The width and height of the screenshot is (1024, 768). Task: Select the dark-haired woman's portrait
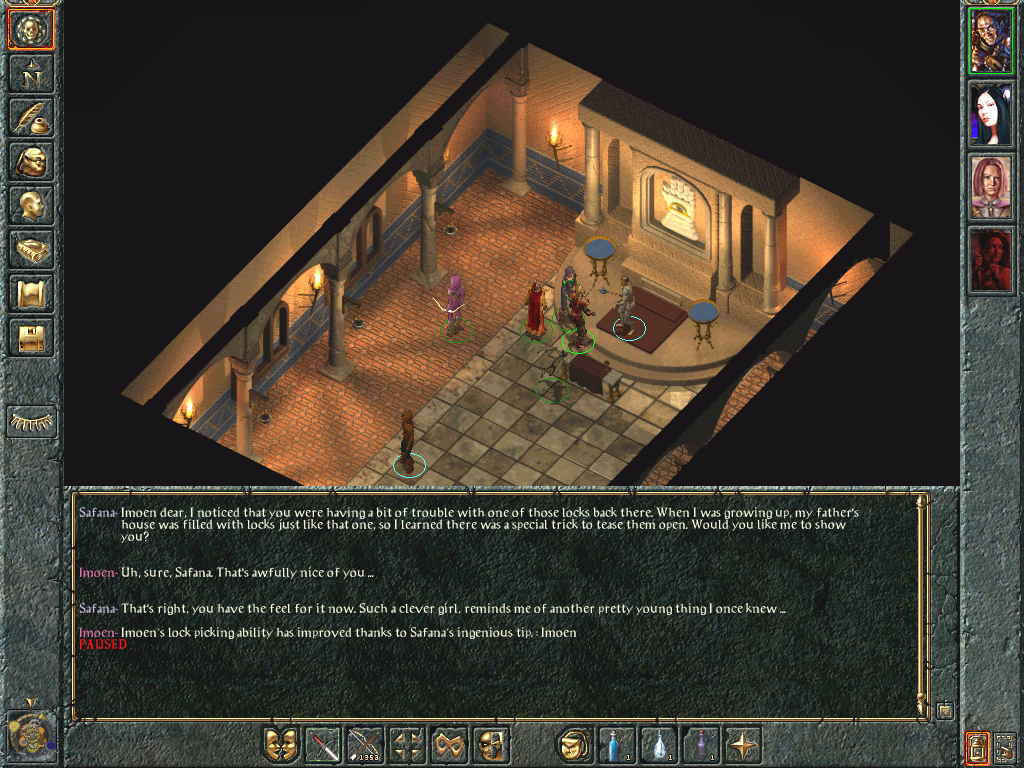point(991,114)
